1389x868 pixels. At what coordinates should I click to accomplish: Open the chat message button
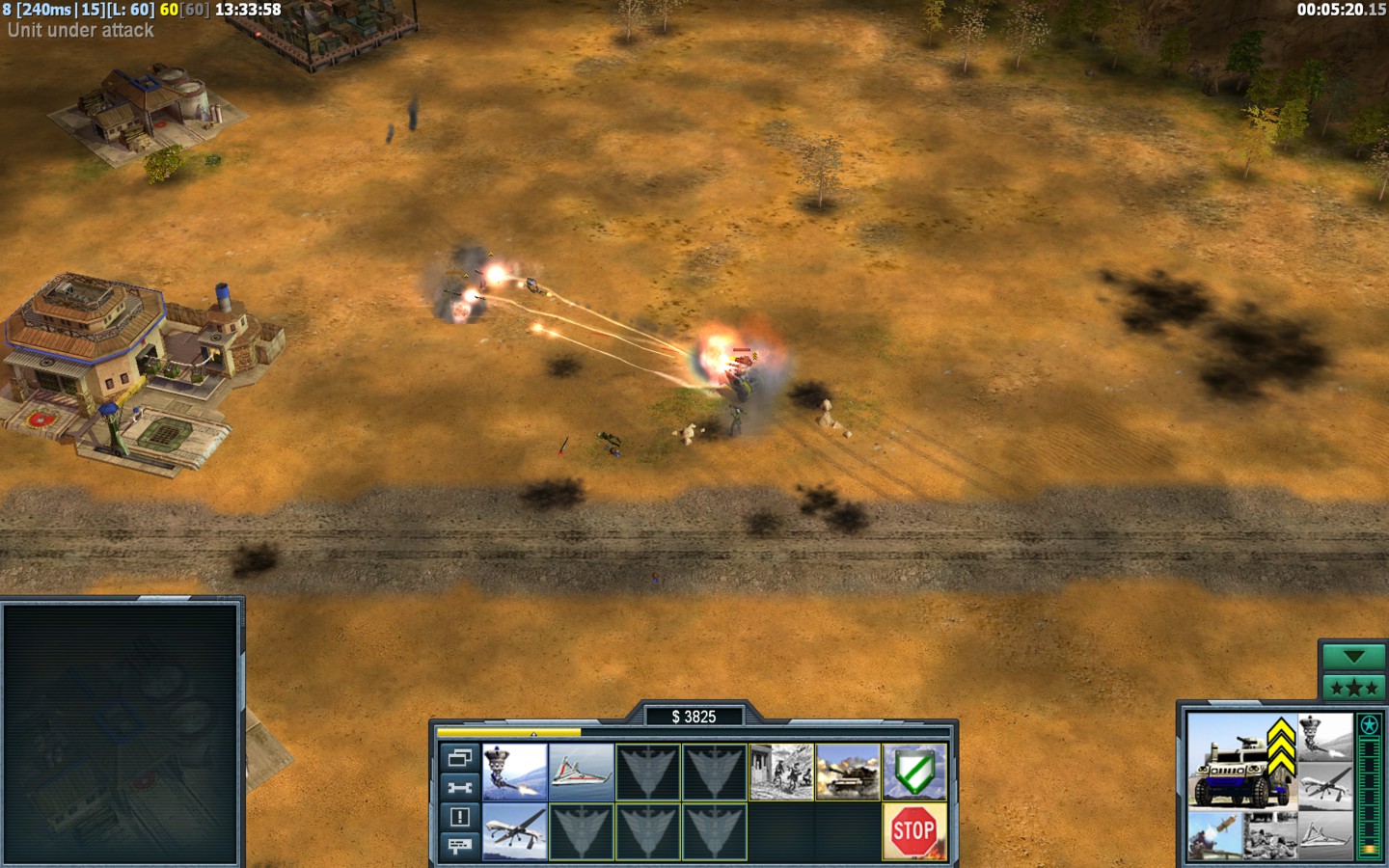tap(459, 846)
